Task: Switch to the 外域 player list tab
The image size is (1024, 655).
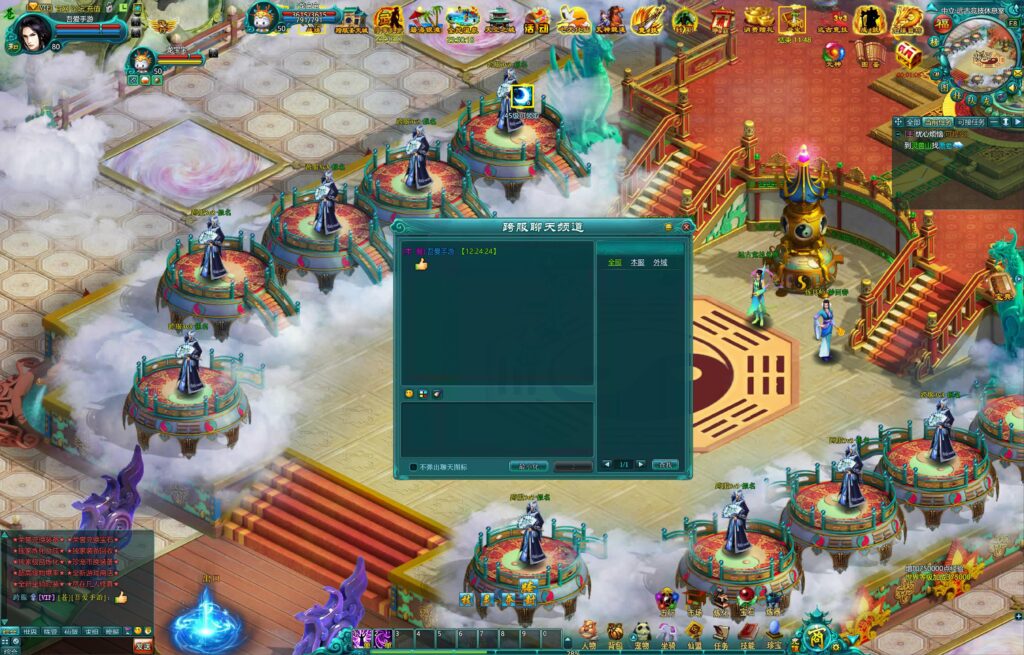Action: click(x=660, y=263)
